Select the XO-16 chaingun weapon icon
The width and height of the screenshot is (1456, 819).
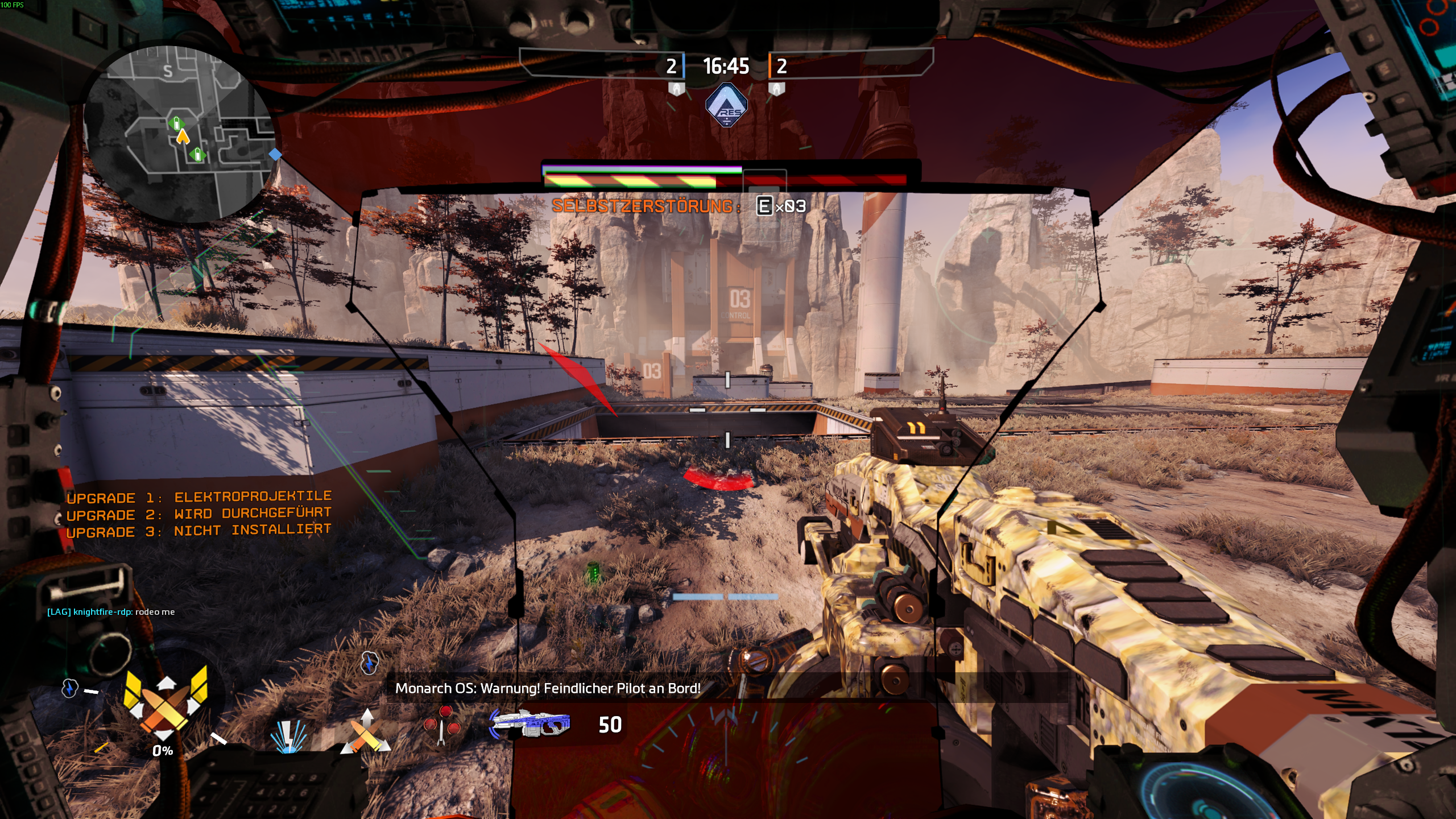pos(530,723)
